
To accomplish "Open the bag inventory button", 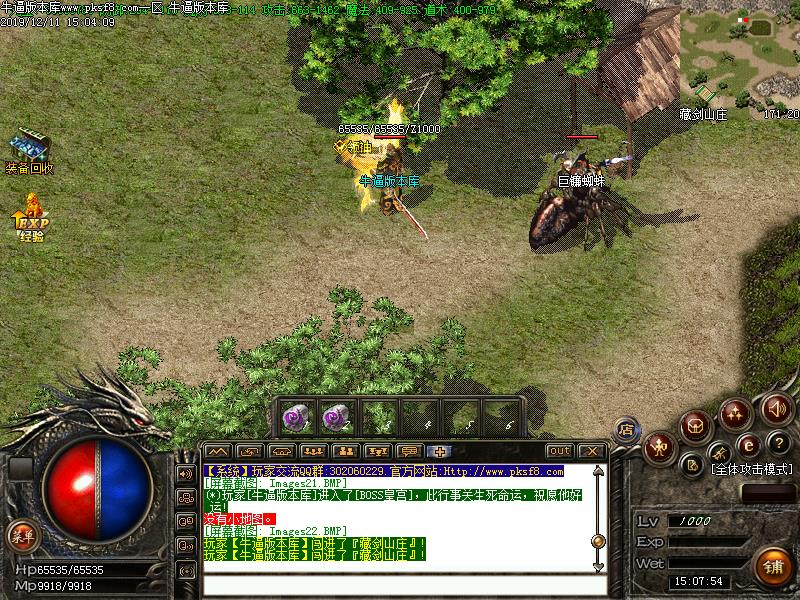I will tap(697, 426).
